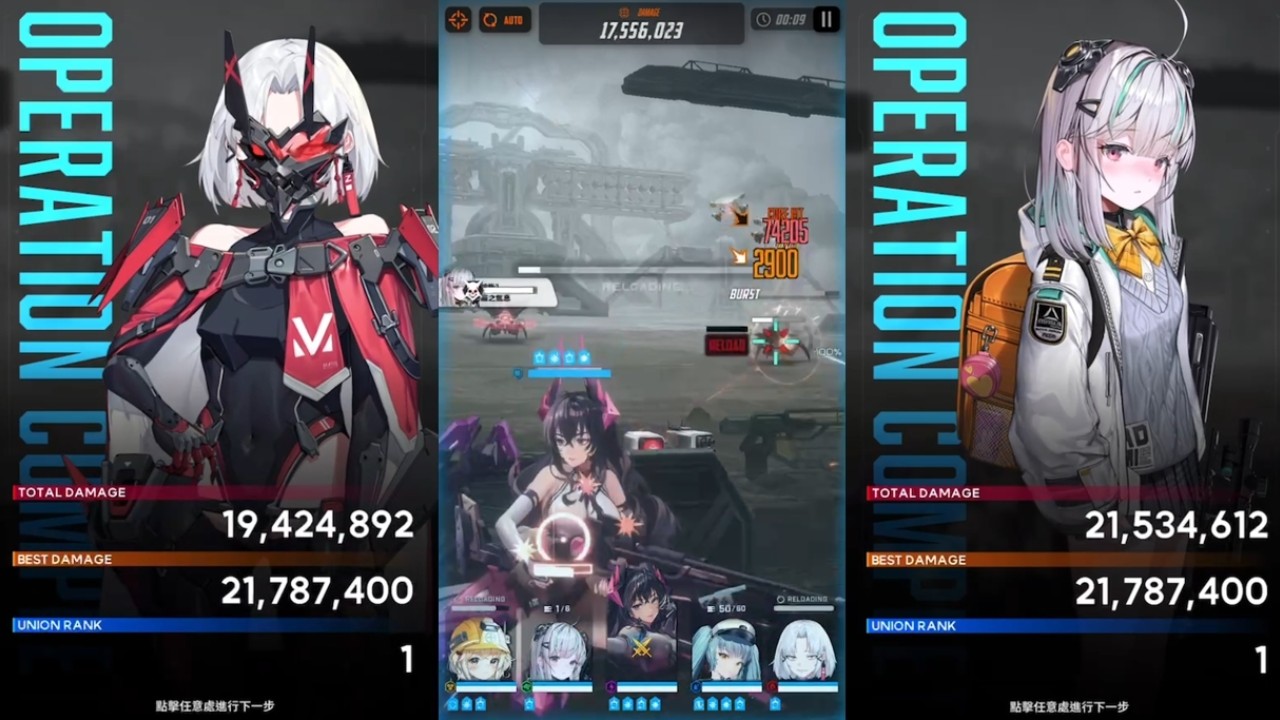
Task: Tap the BURST label on the right side
Action: [x=743, y=293]
